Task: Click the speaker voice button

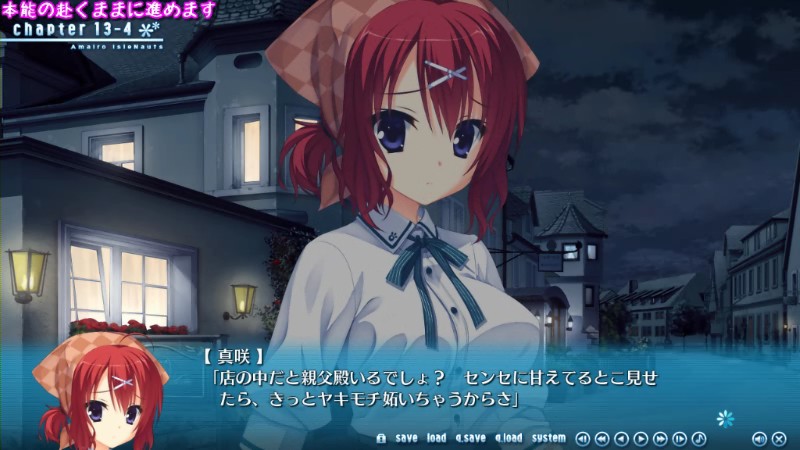Action: point(759,438)
